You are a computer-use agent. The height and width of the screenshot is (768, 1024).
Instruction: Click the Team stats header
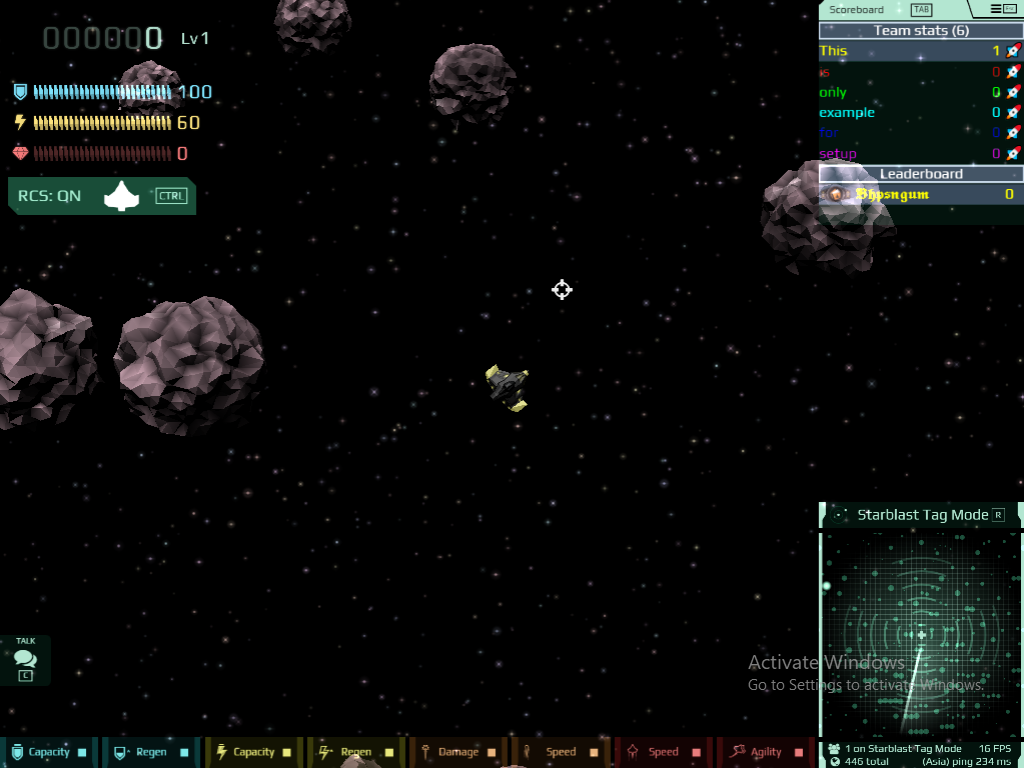coord(920,31)
